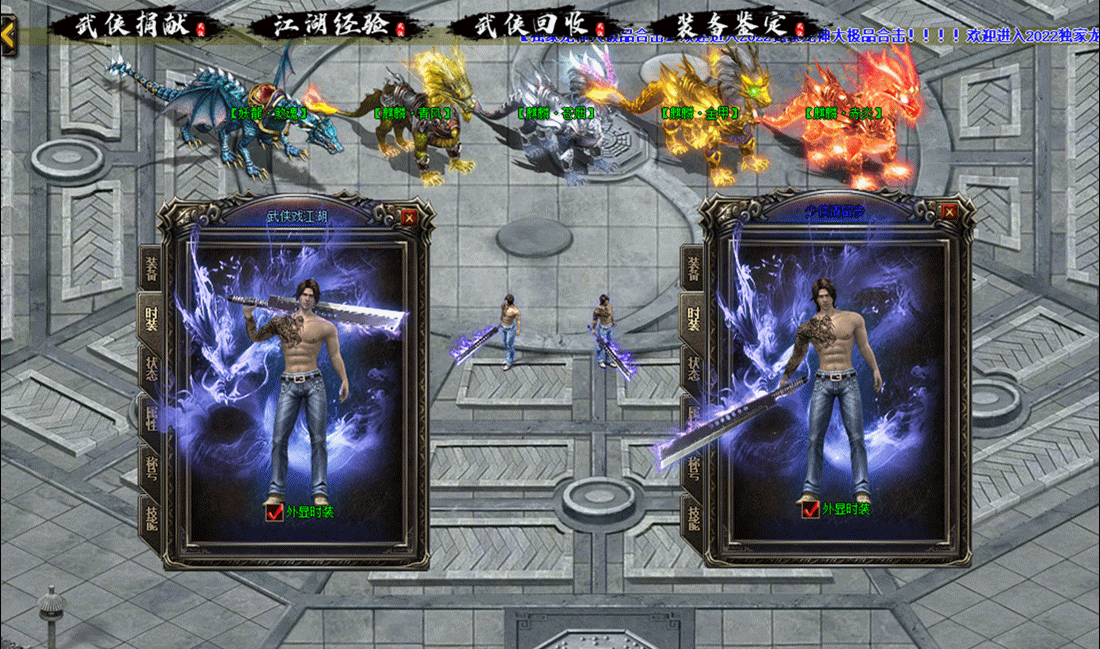The width and height of the screenshot is (1100, 649).
Task: Close the 武侠戏江湖 character panel
Action: point(408,215)
